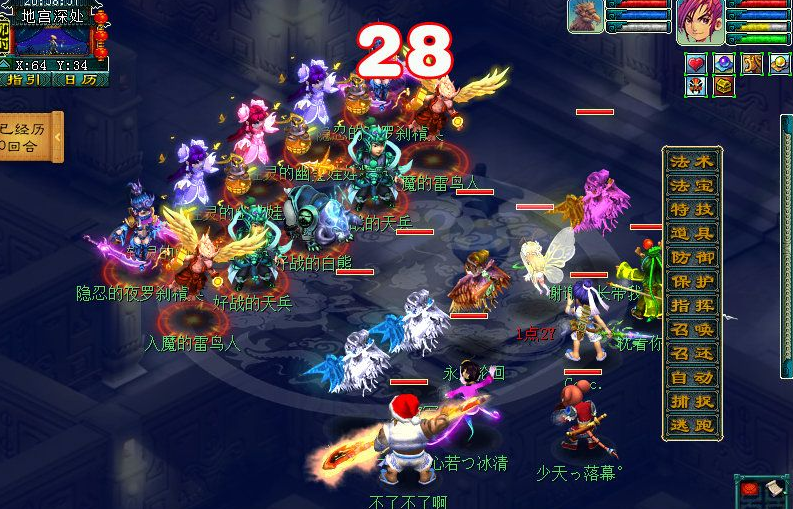Open the 指挥 command option
This screenshot has width=793, height=509.
click(x=691, y=306)
